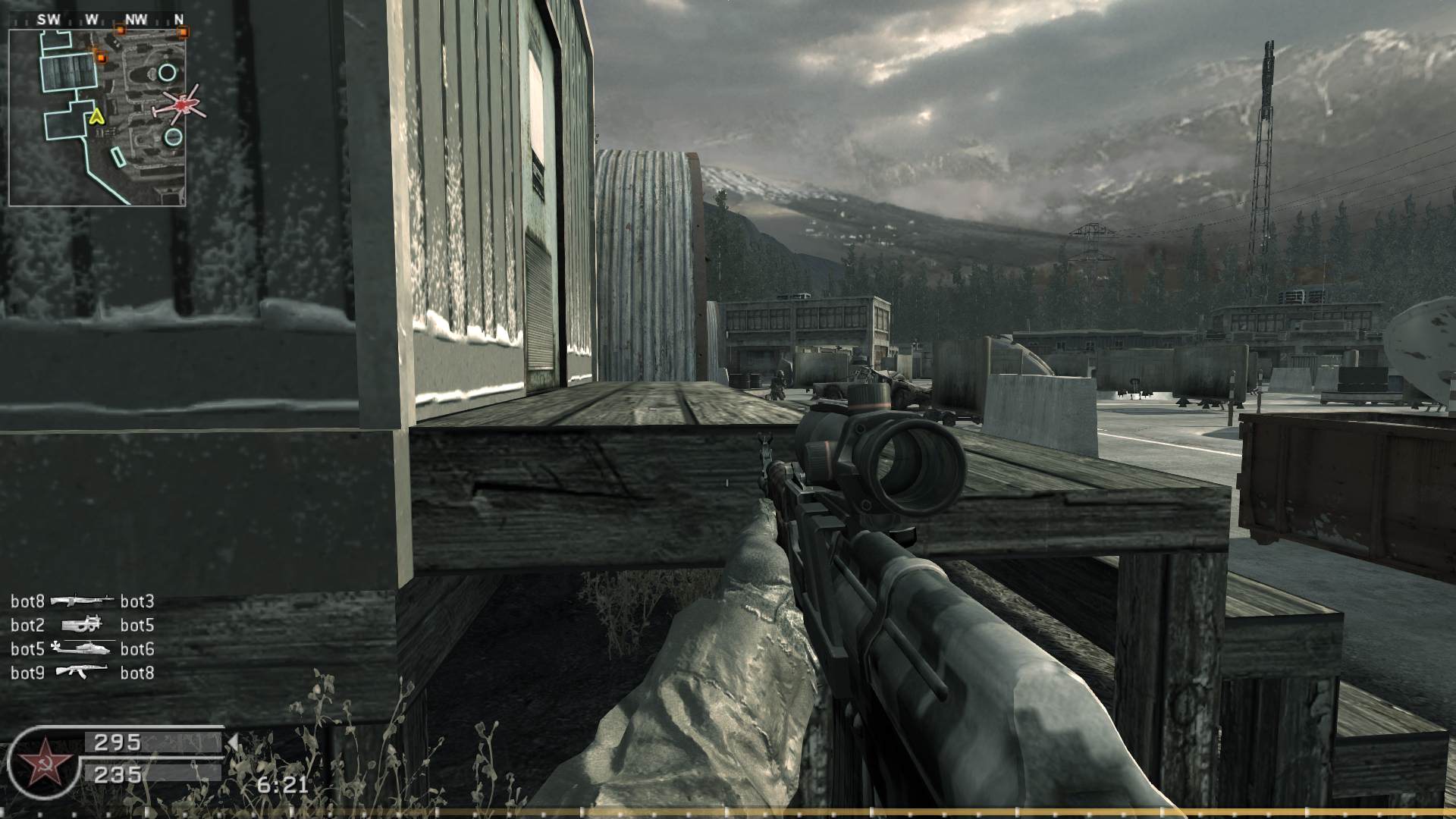The height and width of the screenshot is (819, 1456).
Task: Click the W compass direction marker
Action: point(90,17)
